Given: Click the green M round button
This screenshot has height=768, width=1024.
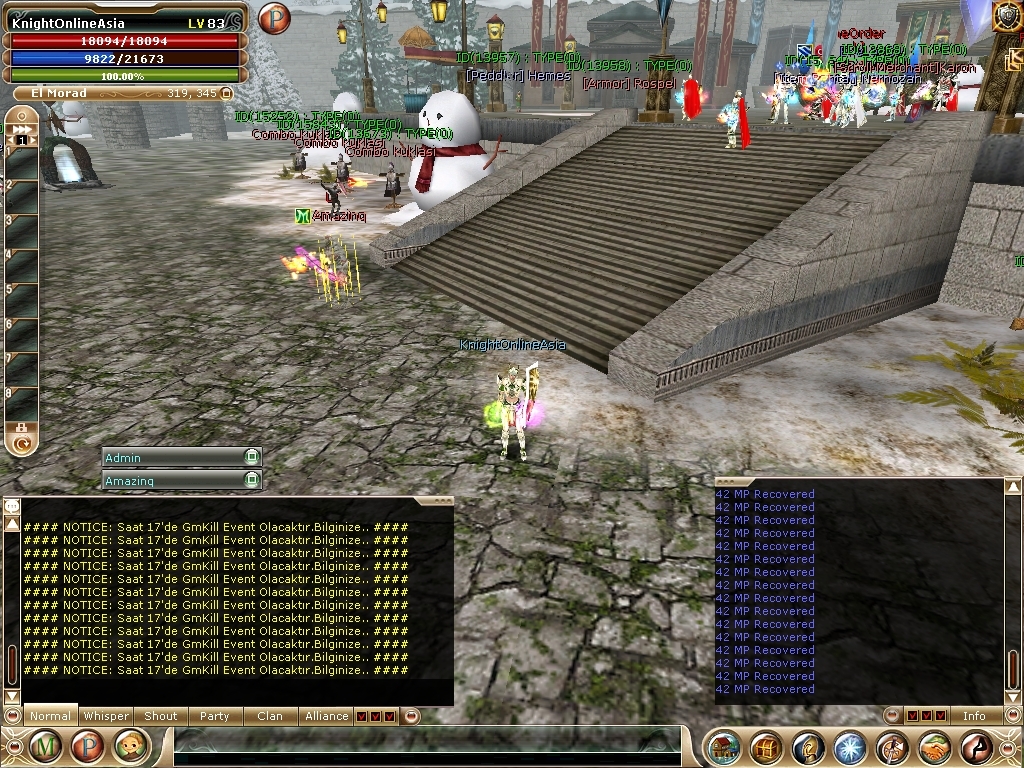Looking at the screenshot, I should (45, 746).
